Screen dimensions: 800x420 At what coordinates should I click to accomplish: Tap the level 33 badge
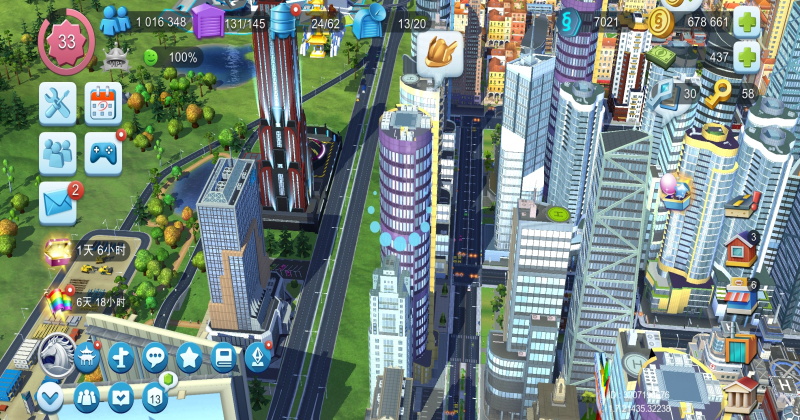click(x=66, y=41)
